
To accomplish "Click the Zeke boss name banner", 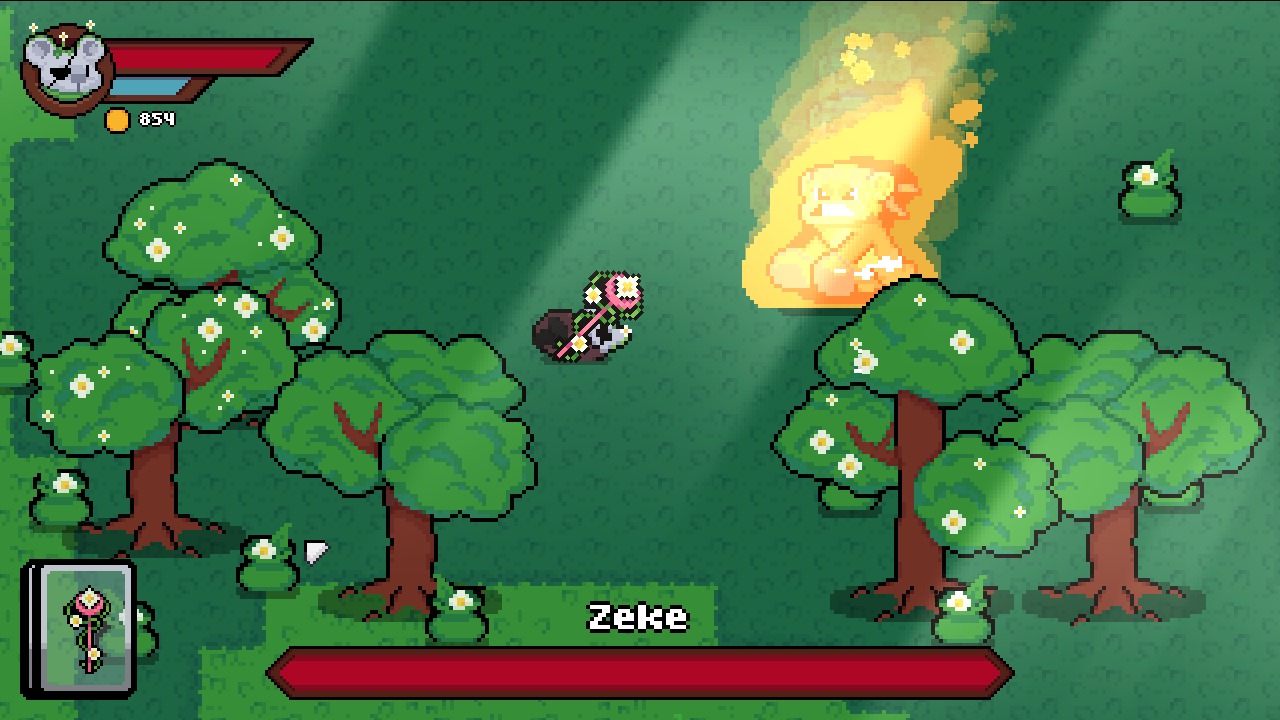I will tap(640, 617).
